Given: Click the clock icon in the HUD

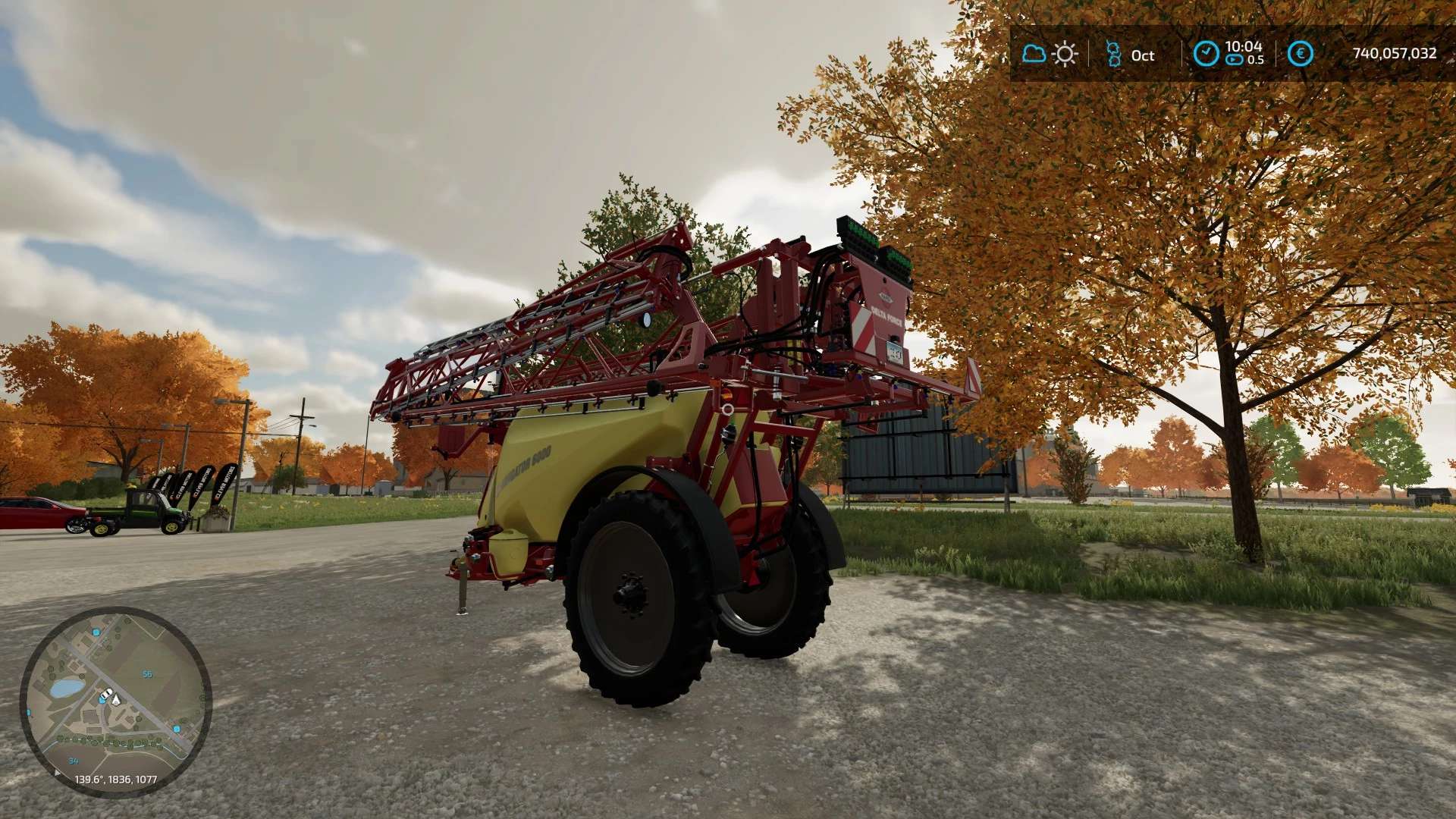Looking at the screenshot, I should 1206,54.
